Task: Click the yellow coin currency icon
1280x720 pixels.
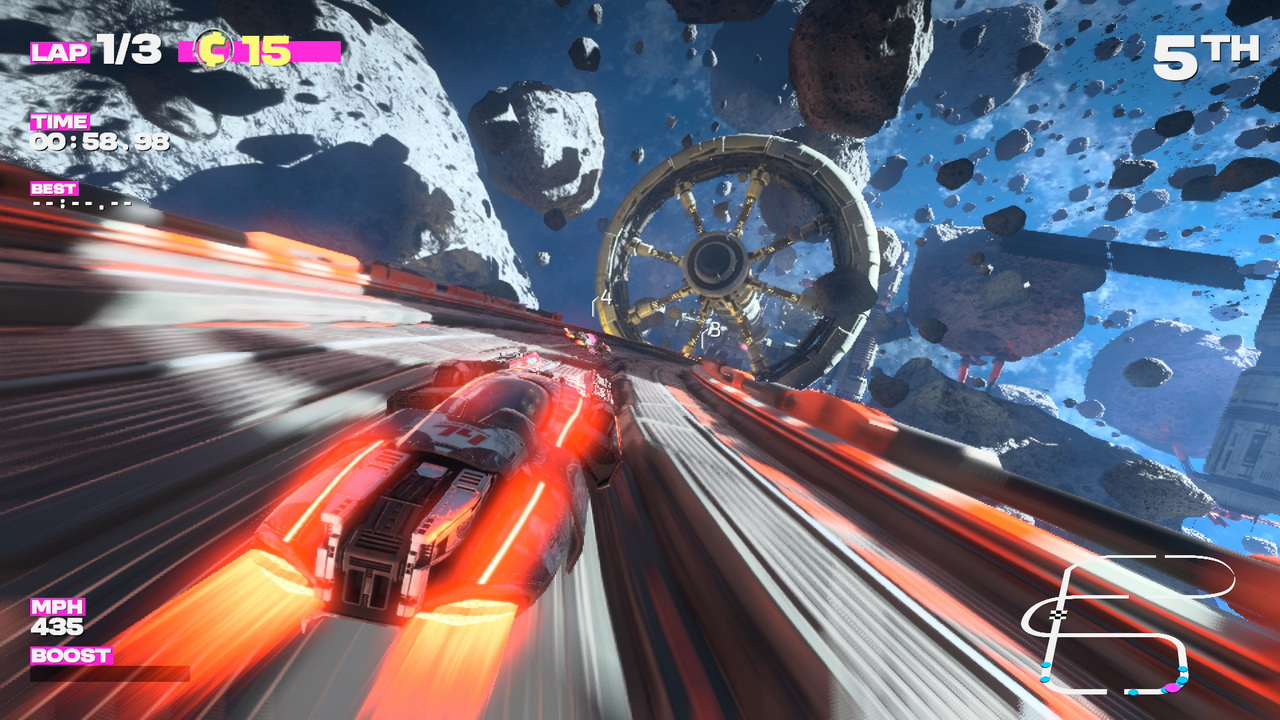Action: [213, 49]
